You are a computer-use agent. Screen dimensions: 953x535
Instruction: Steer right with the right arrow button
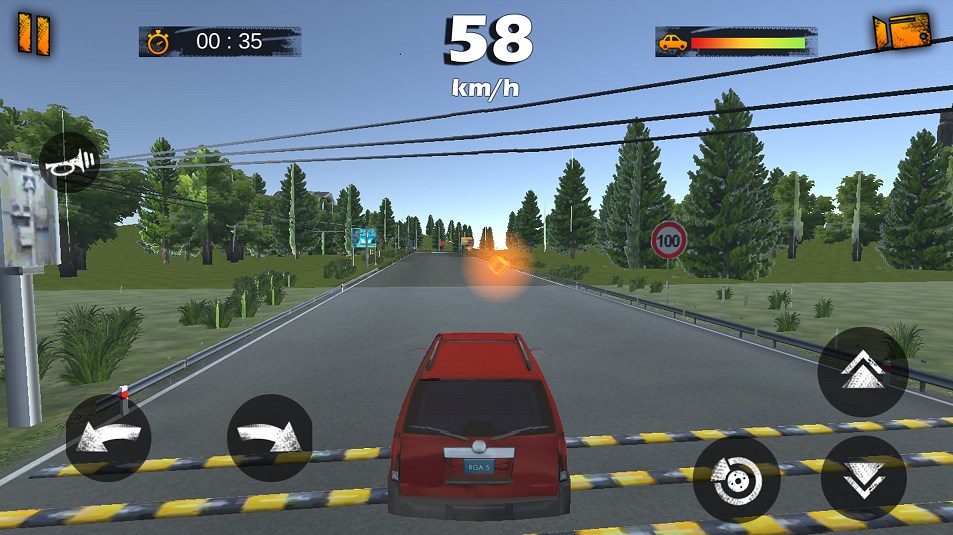269,438
